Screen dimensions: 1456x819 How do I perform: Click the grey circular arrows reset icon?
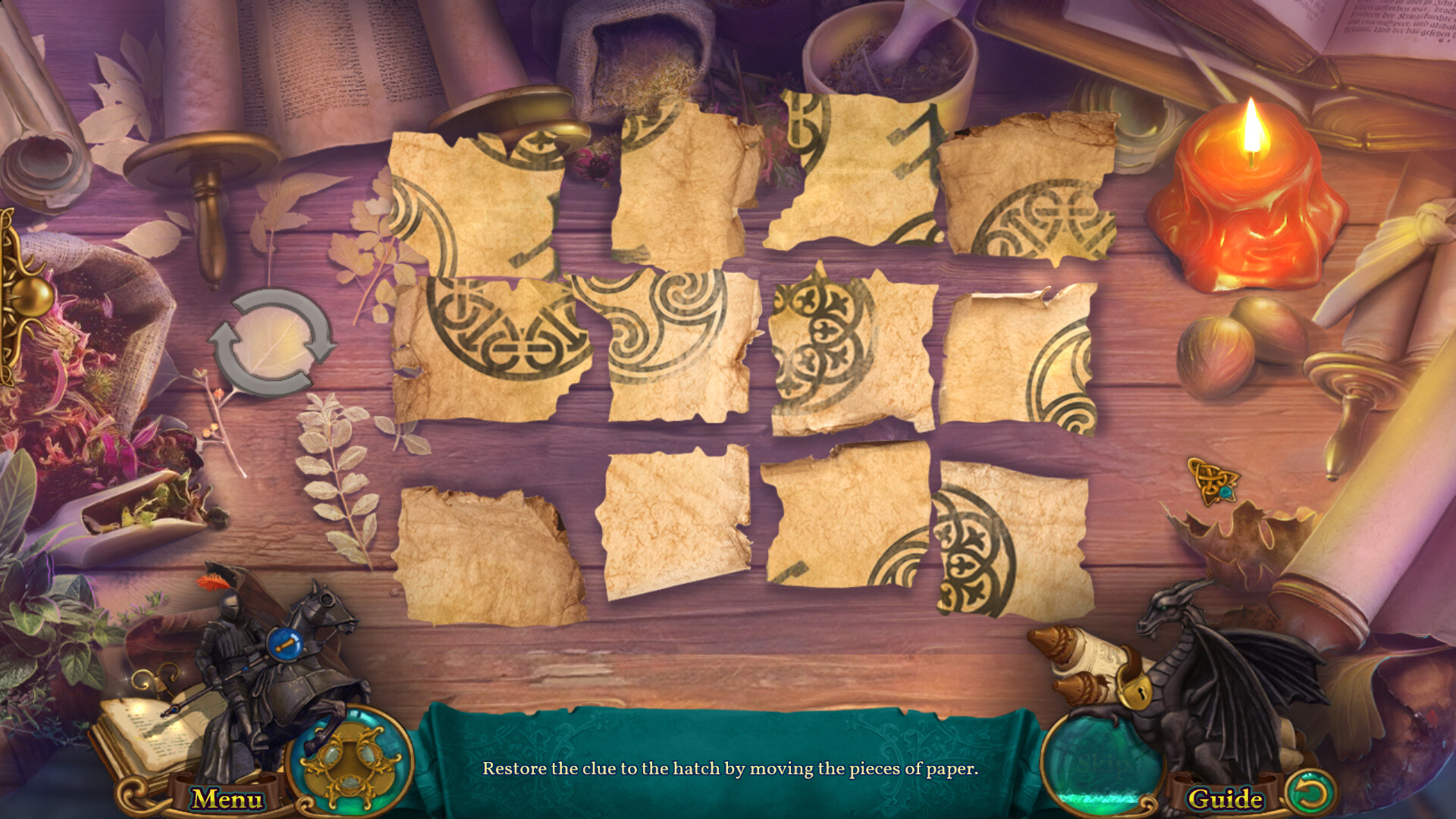(x=272, y=343)
